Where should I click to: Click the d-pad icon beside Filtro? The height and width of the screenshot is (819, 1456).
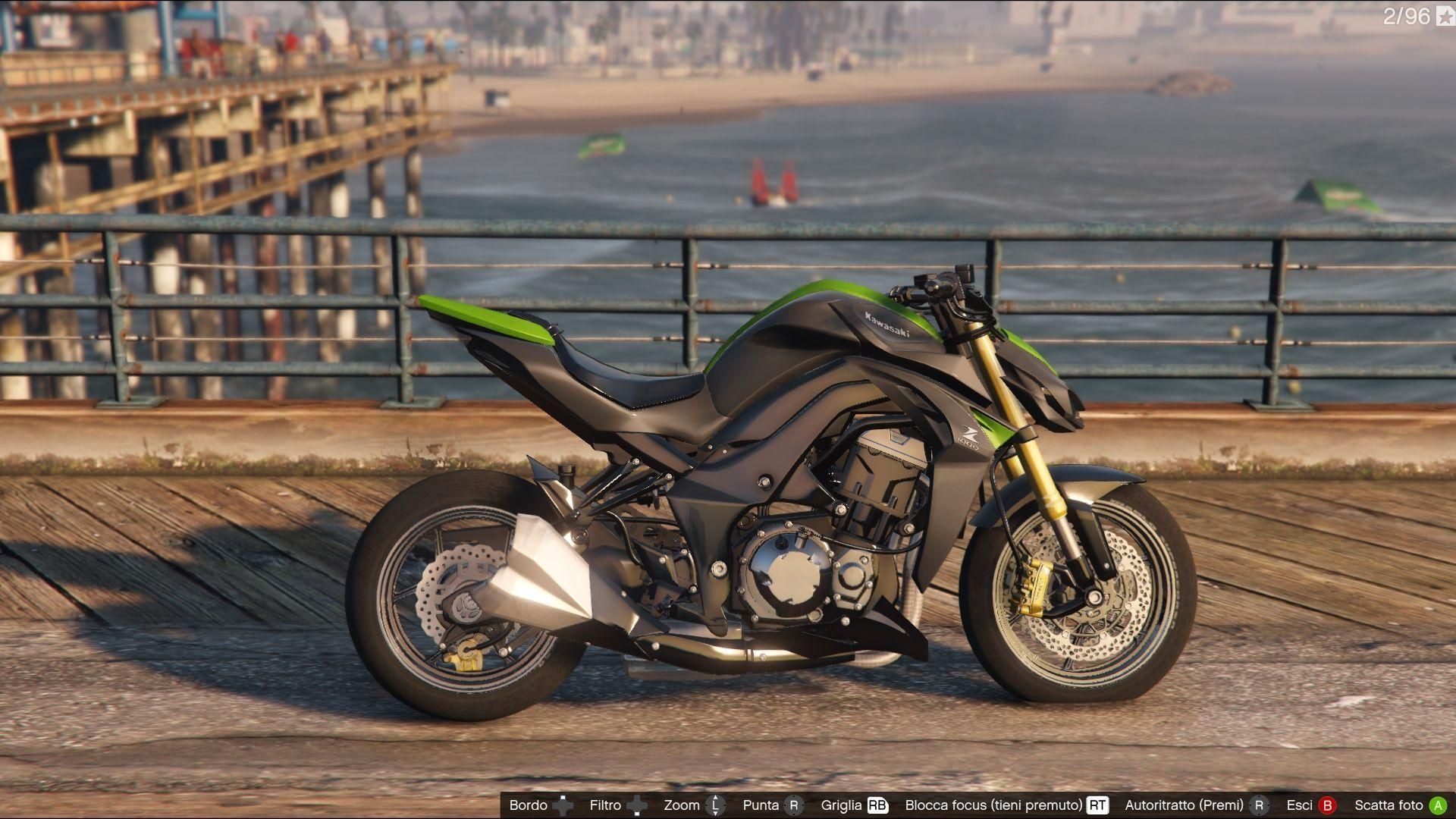639,805
